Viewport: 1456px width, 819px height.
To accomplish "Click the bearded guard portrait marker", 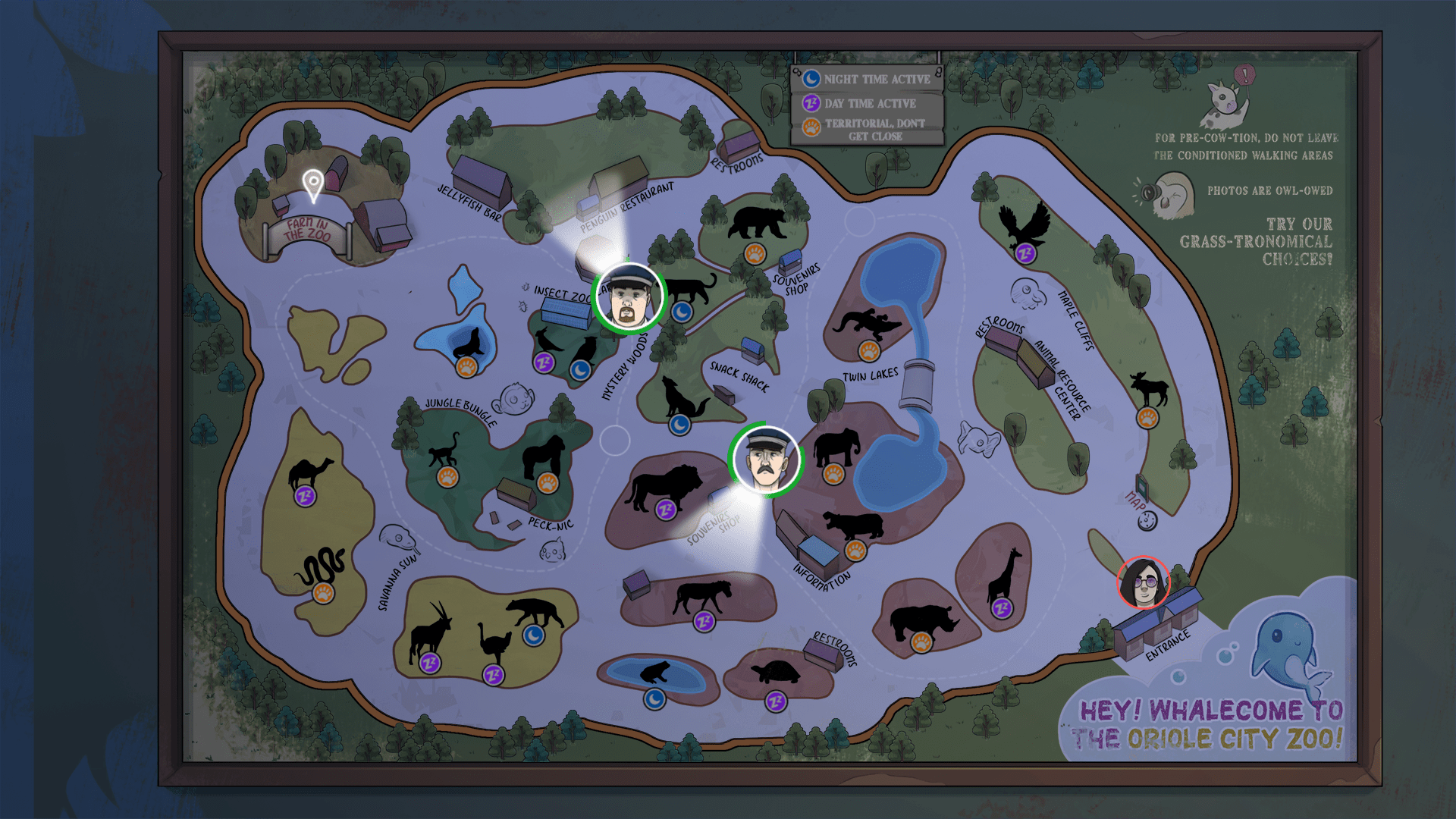I will 628,297.
